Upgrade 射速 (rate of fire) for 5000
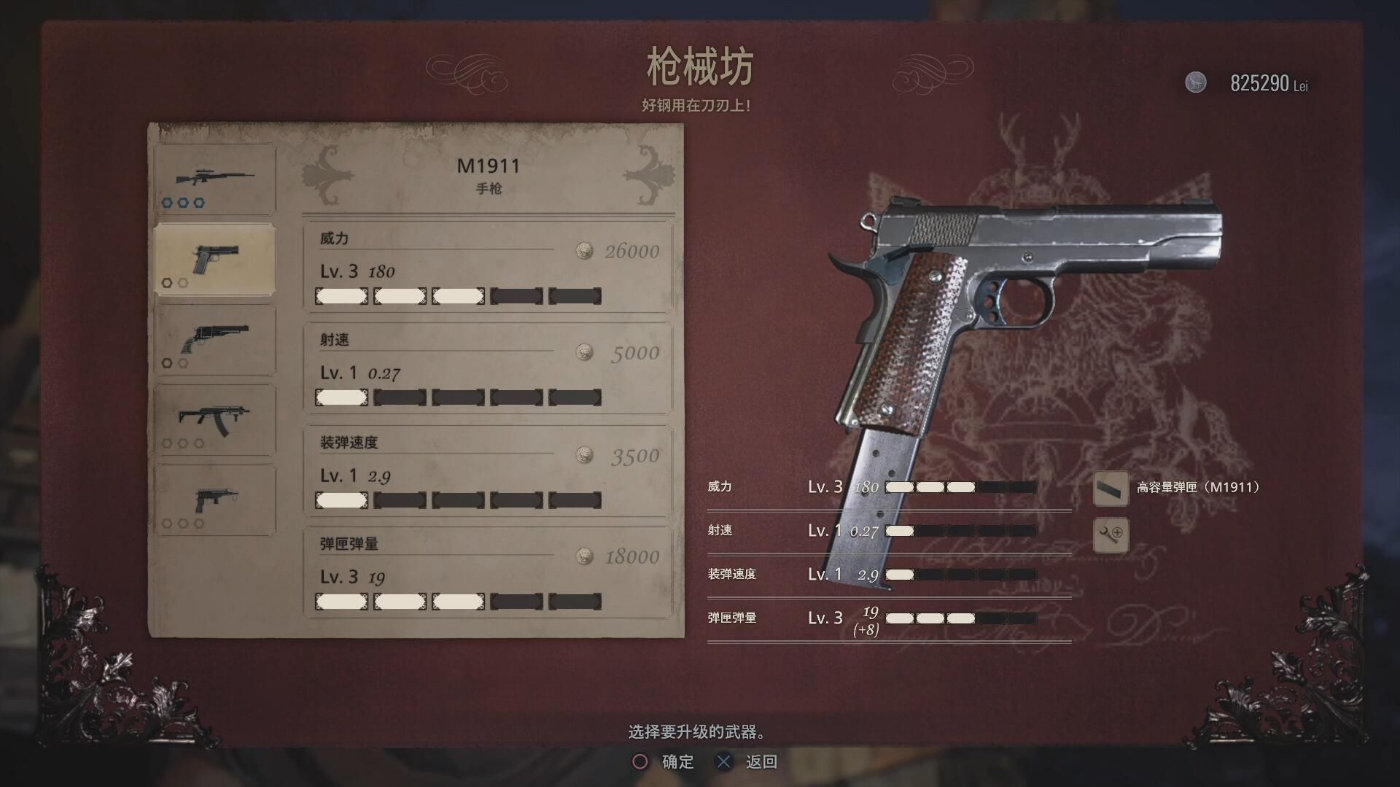1400x787 pixels. point(488,368)
